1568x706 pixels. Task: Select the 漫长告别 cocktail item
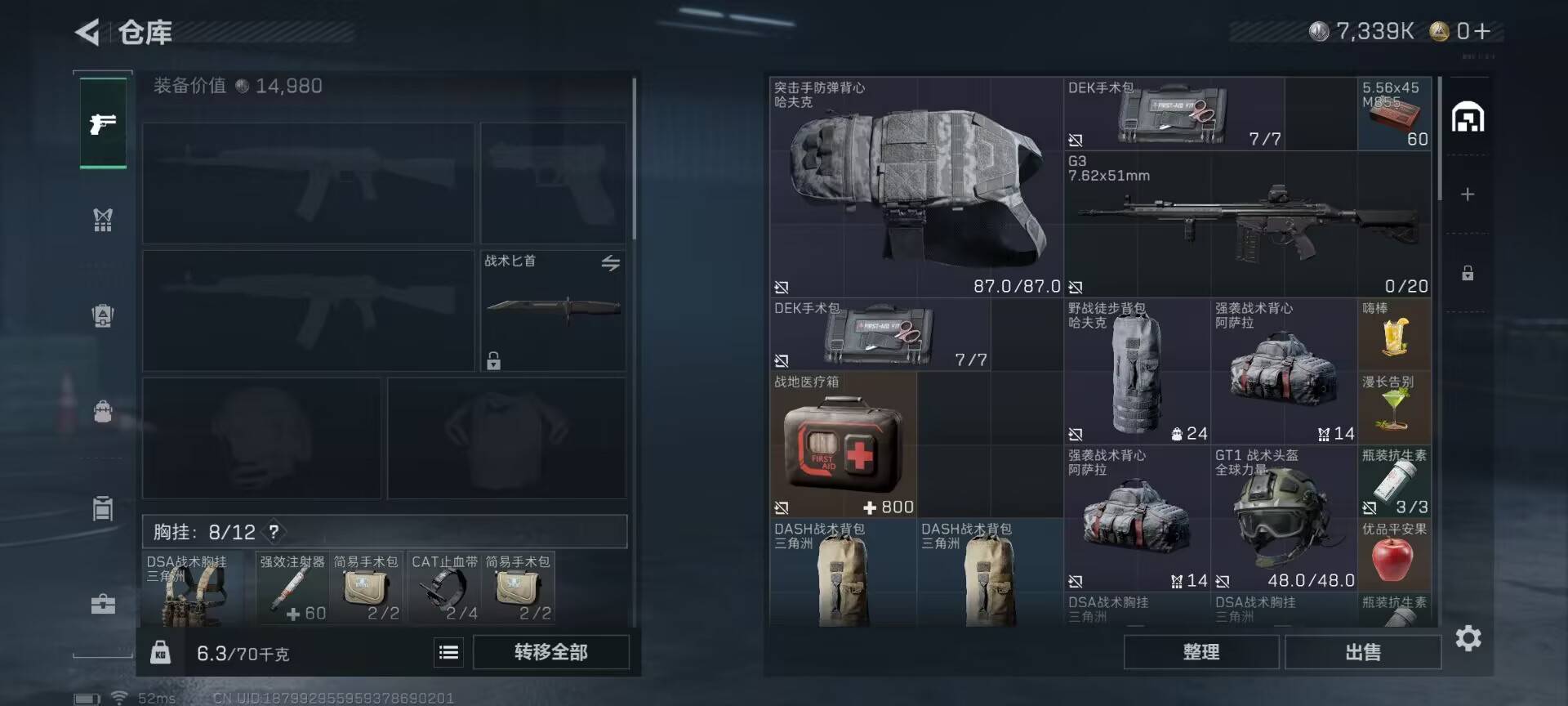click(1394, 408)
